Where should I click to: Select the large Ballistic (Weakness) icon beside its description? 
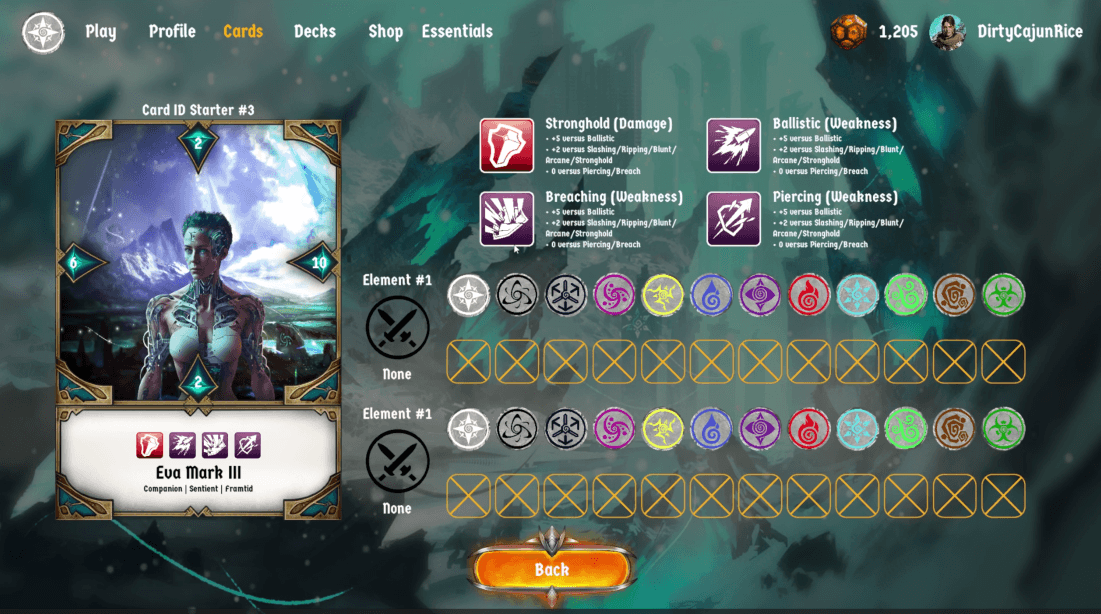tap(734, 146)
